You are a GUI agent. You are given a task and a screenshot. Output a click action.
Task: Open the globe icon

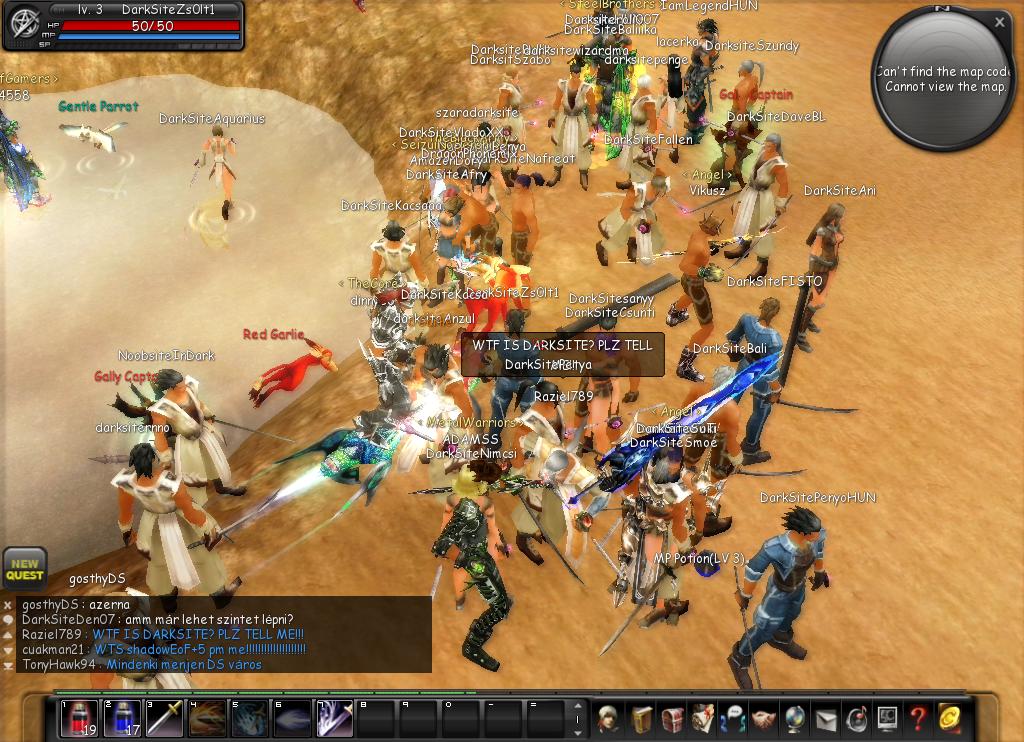click(x=796, y=718)
